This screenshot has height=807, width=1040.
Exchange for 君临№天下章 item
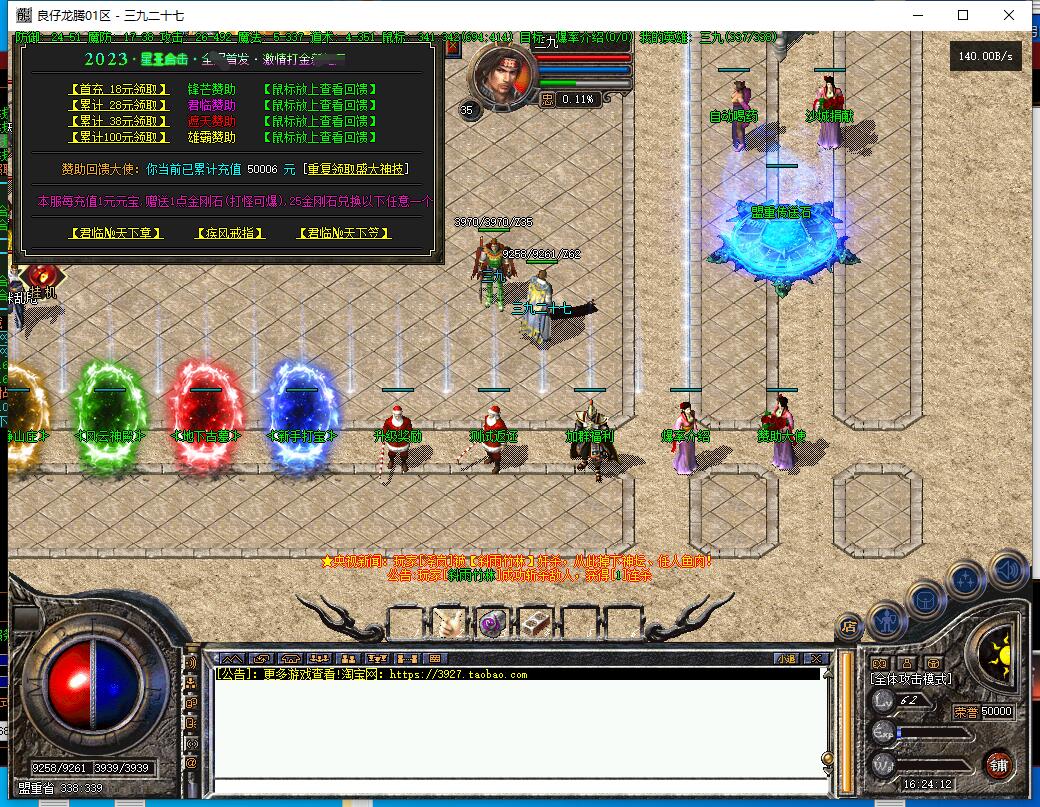(x=116, y=233)
